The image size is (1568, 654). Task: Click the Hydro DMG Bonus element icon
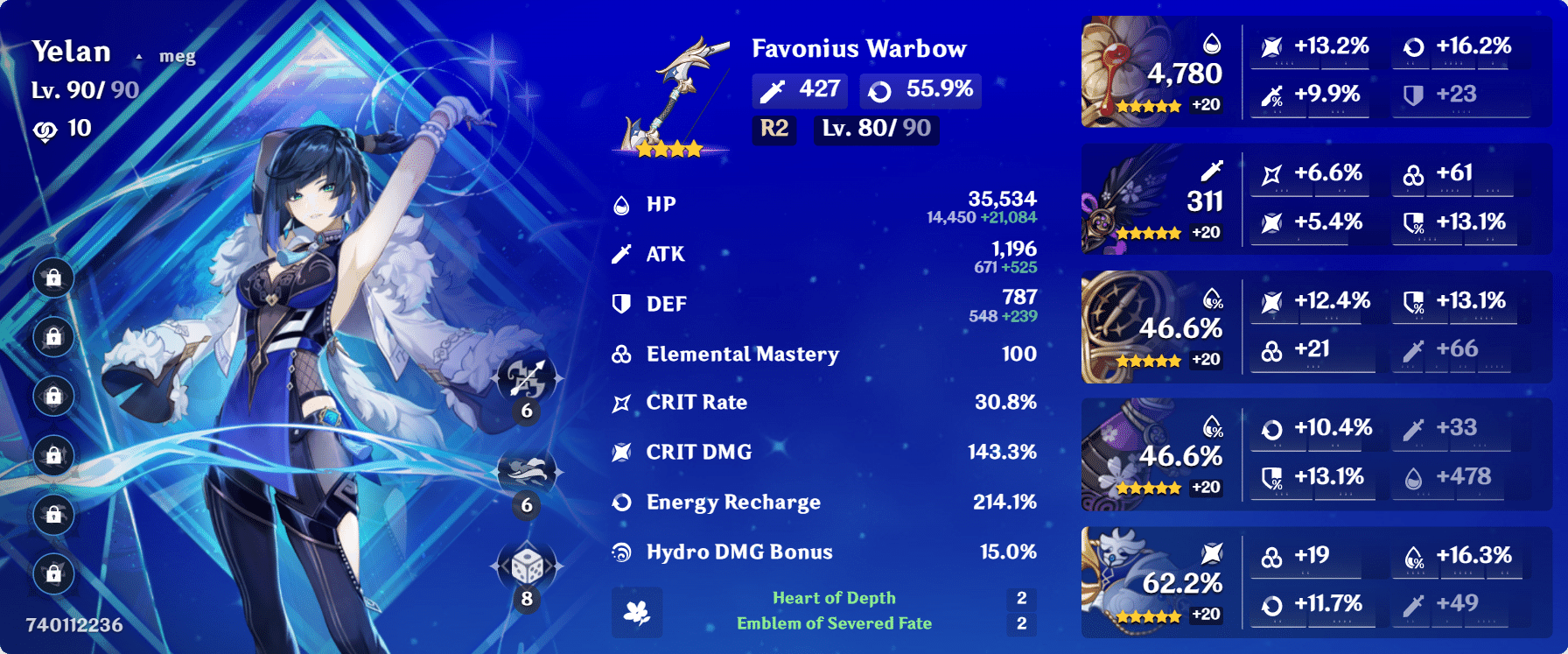(622, 552)
